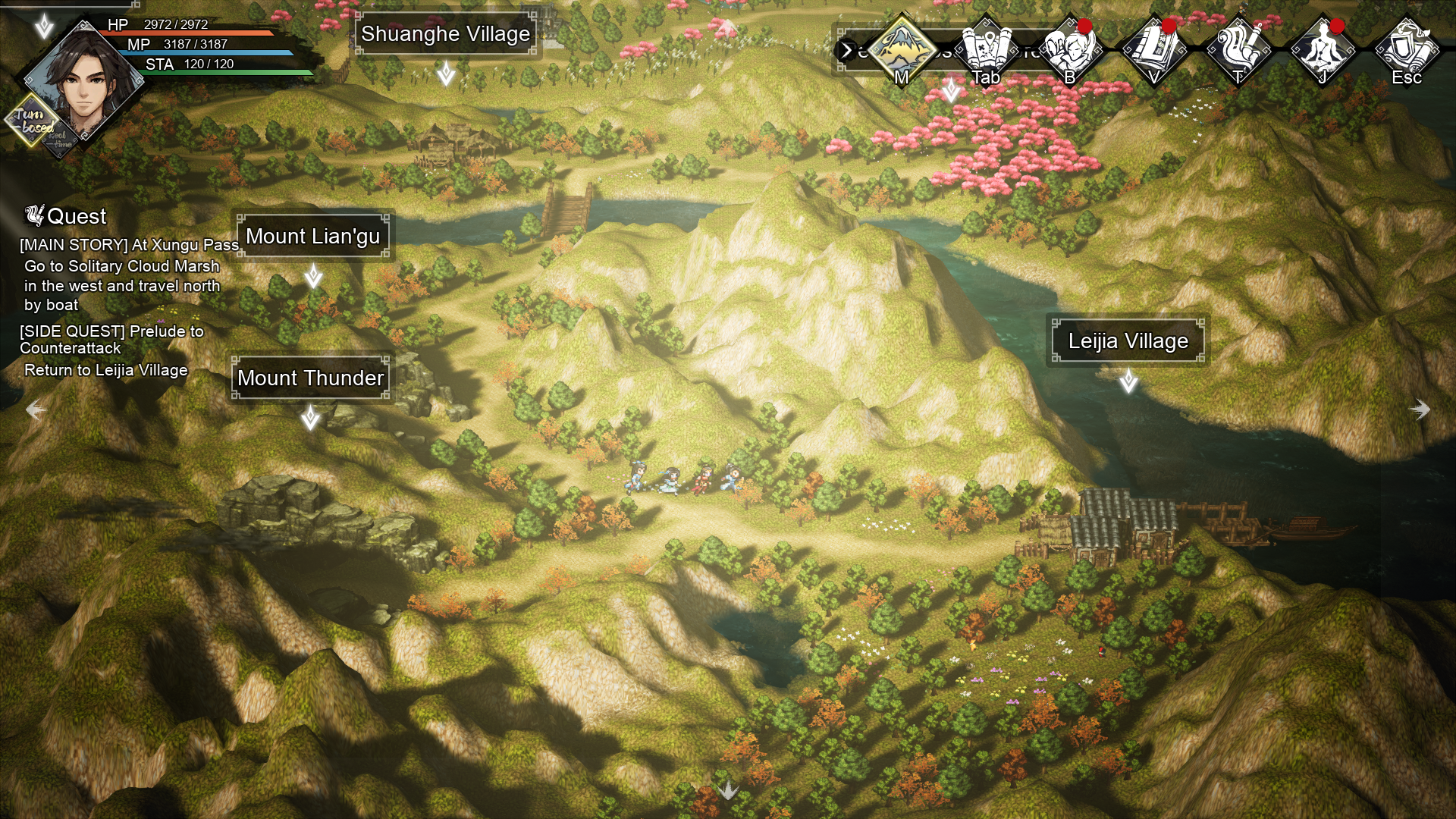The image size is (1456, 819).
Task: Open the Quest tracker header
Action: point(67,217)
